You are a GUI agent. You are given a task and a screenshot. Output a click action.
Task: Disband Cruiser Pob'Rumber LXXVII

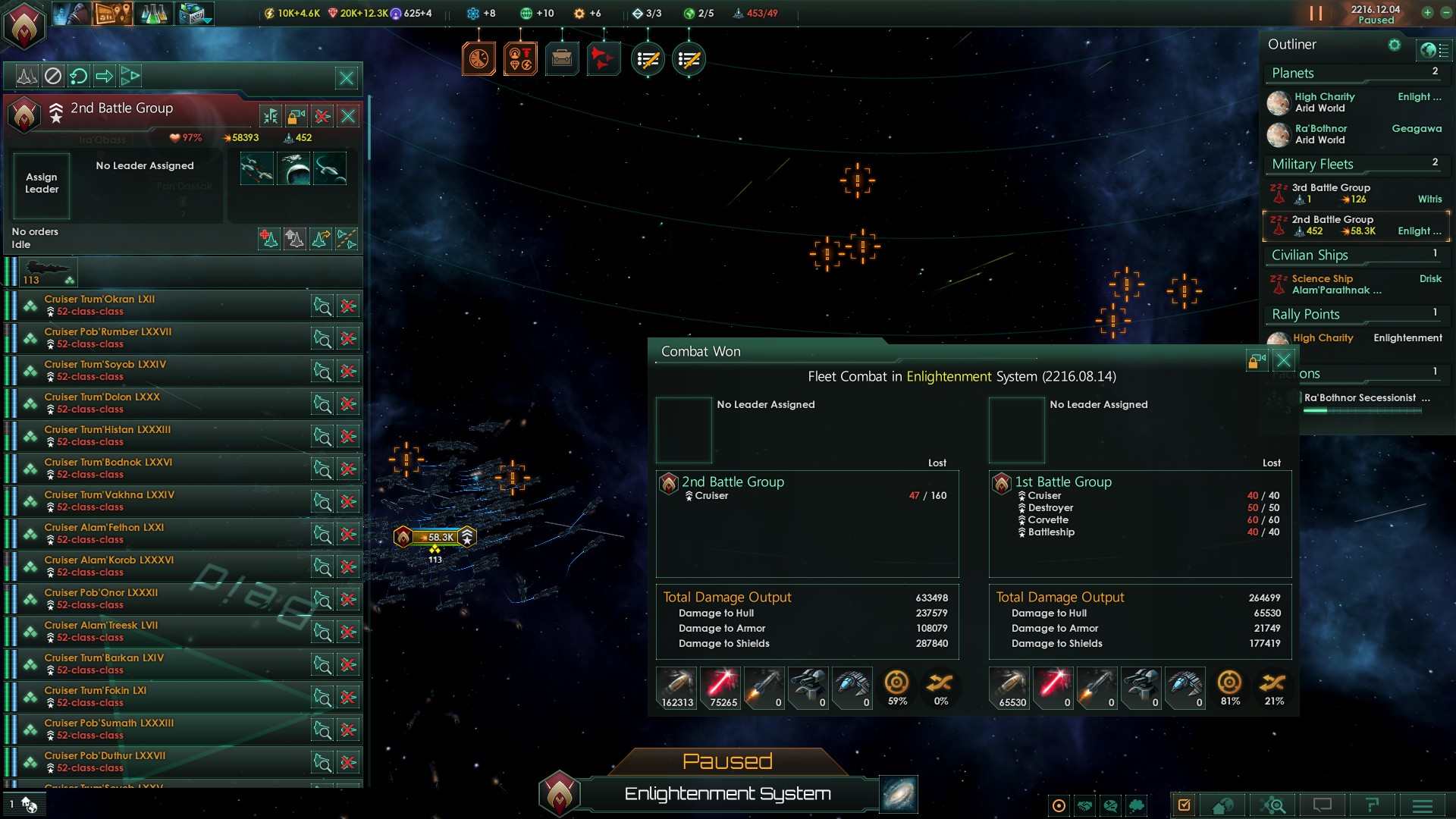pos(348,339)
